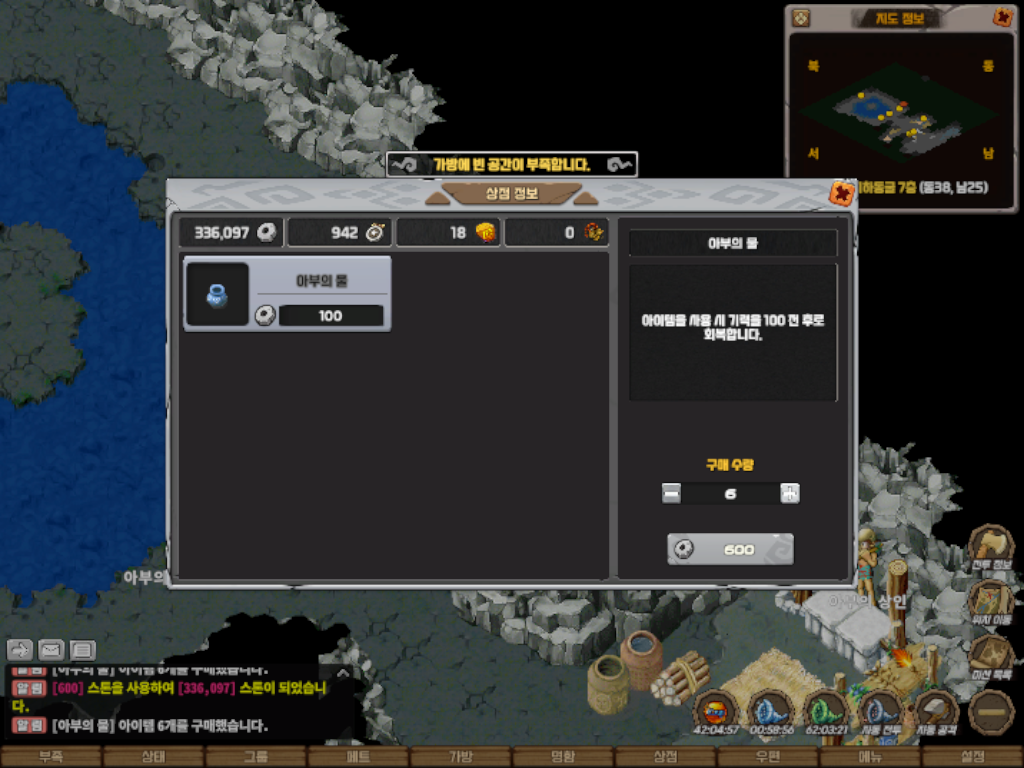Open 위치 이동 map icon
1024x768 pixels.
click(991, 601)
